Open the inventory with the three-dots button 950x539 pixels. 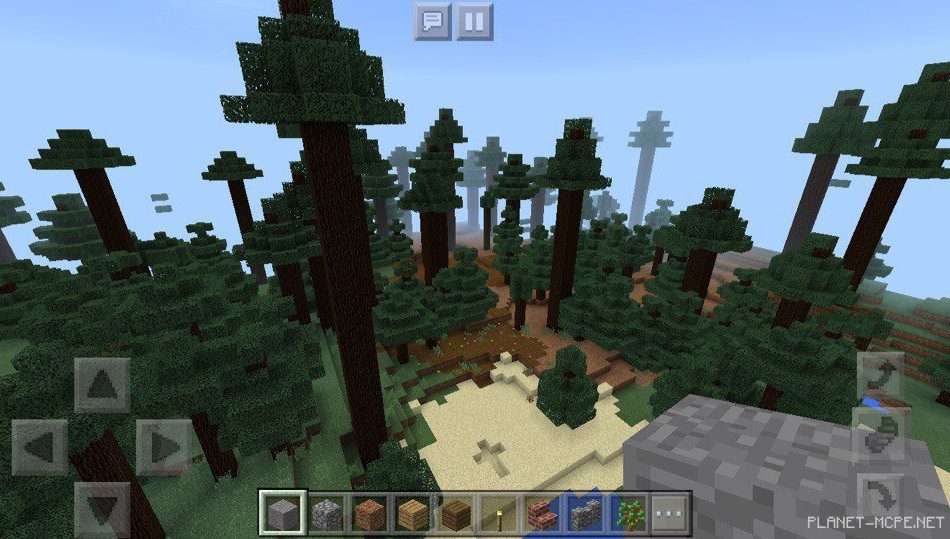[x=671, y=513]
